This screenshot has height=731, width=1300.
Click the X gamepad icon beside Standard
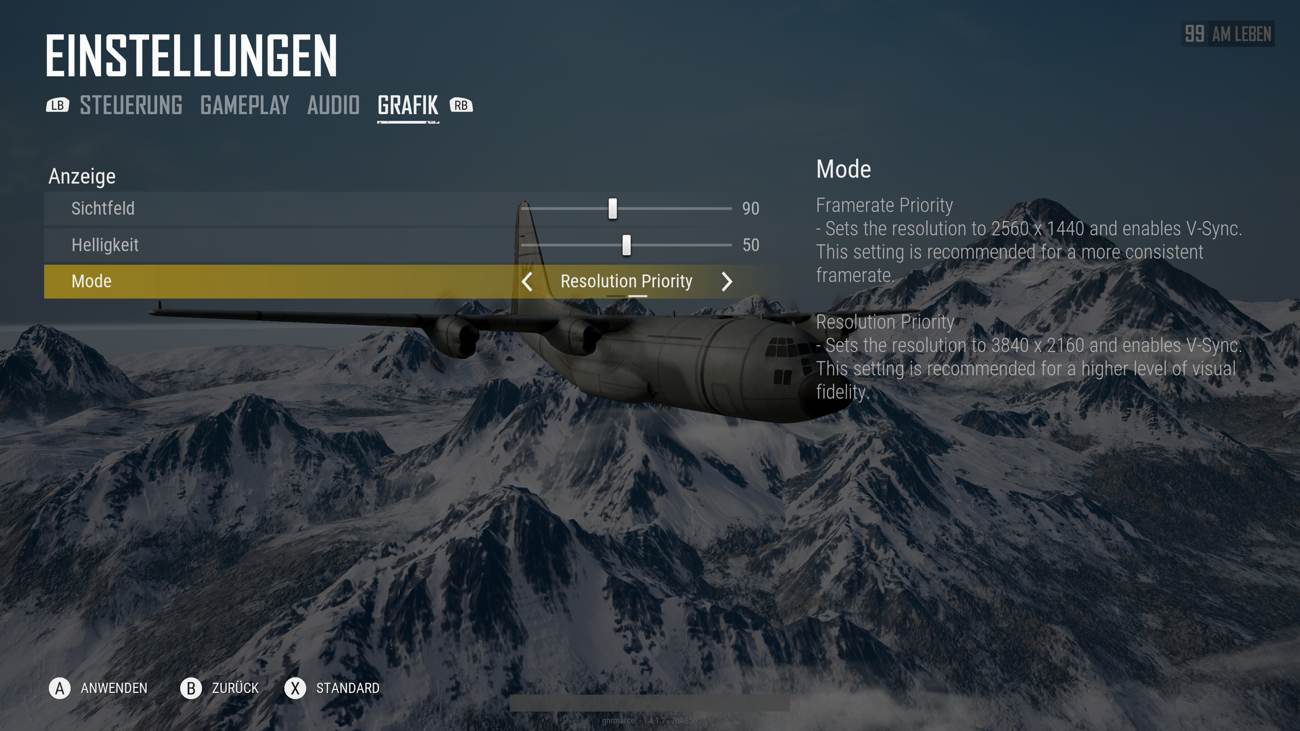pos(293,688)
